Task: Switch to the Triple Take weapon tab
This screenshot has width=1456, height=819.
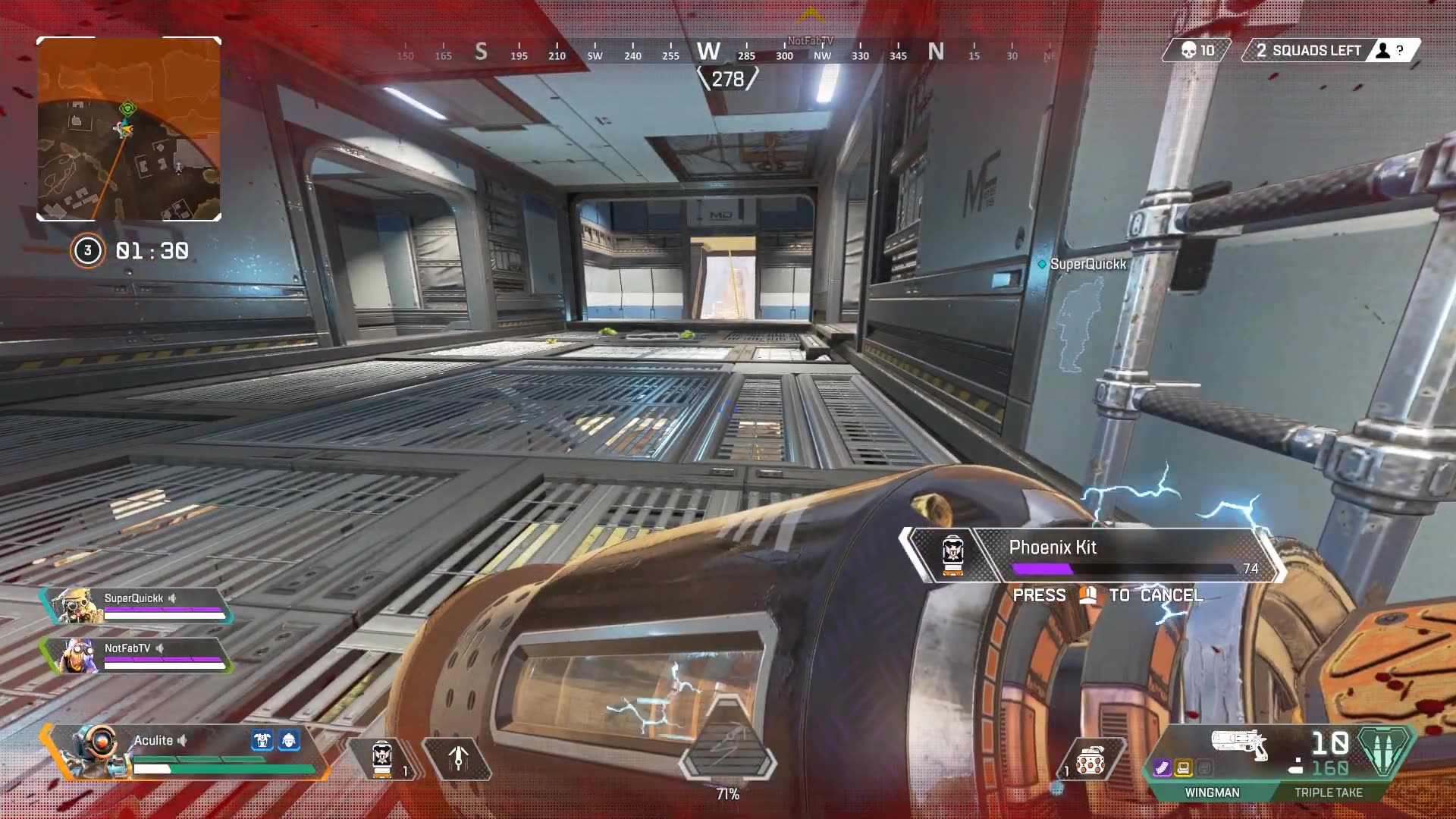Action: (1328, 792)
